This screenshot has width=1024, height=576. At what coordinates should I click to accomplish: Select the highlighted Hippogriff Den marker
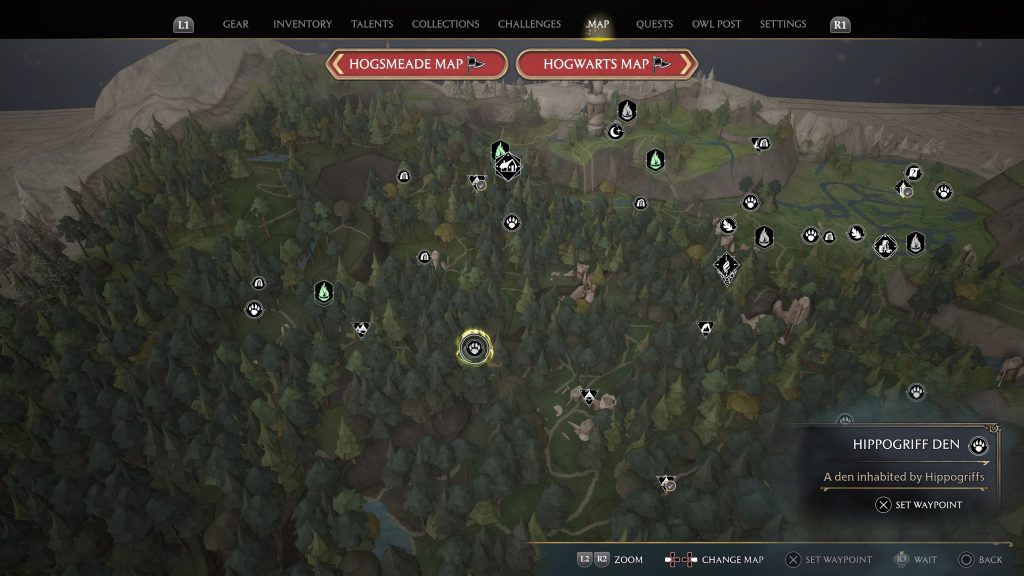pos(473,348)
